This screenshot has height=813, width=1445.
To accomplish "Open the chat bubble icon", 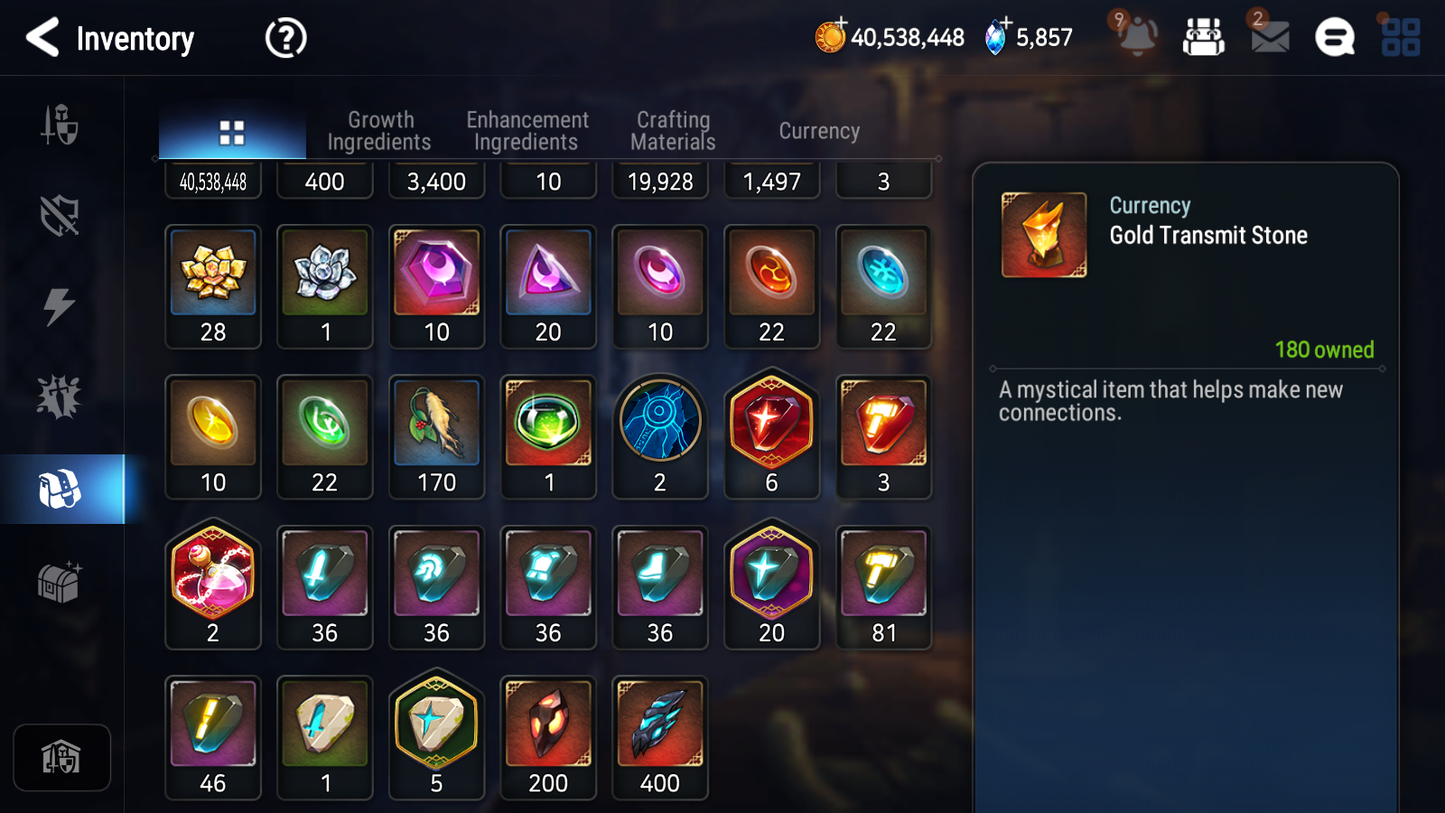I will click(x=1334, y=36).
